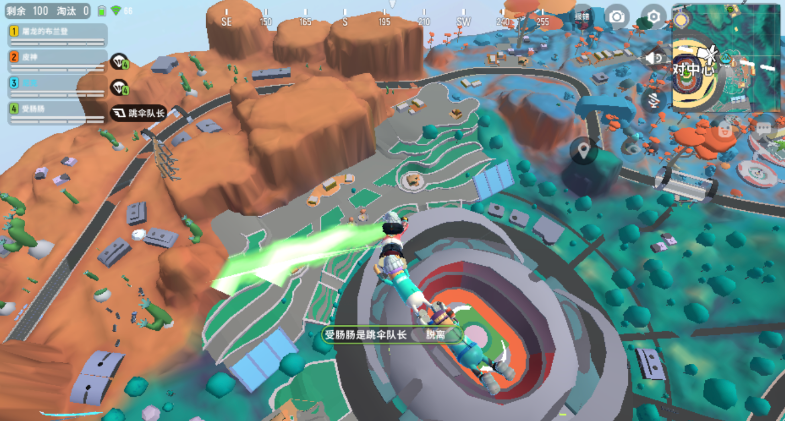Select teammate 4 爱肠肠 row

pos(58,109)
